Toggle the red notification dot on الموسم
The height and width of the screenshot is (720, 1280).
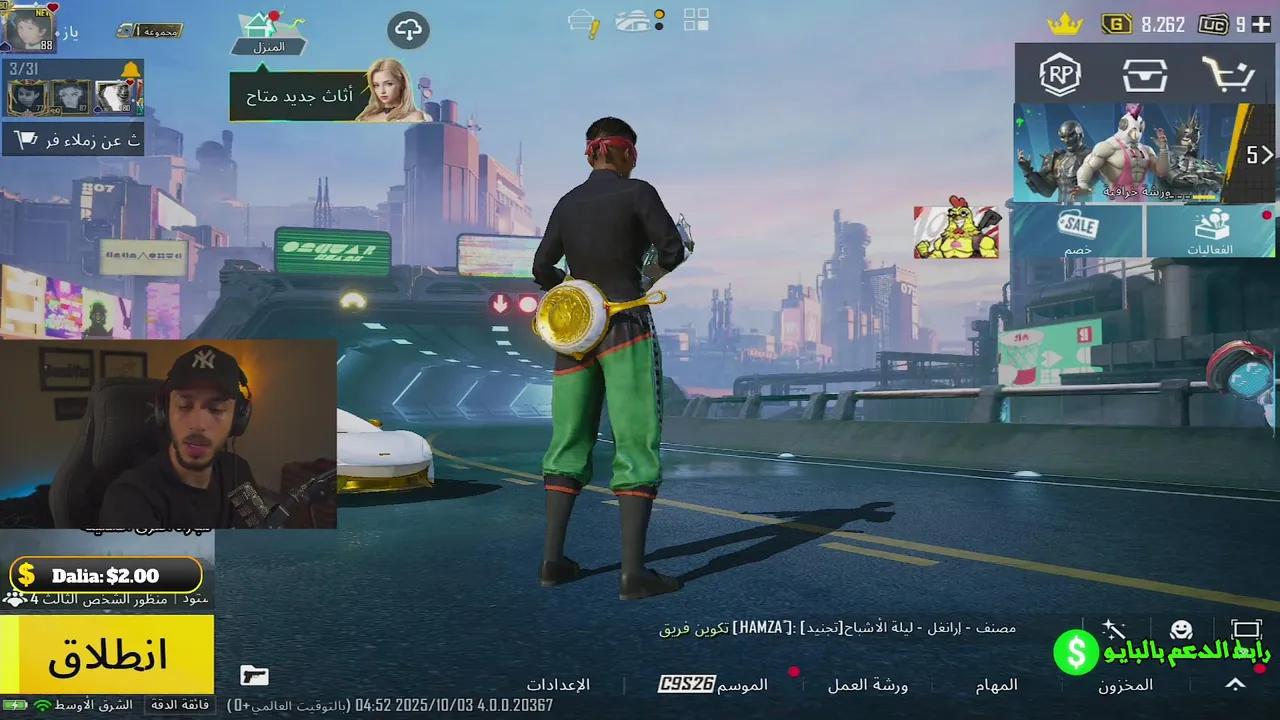(795, 674)
